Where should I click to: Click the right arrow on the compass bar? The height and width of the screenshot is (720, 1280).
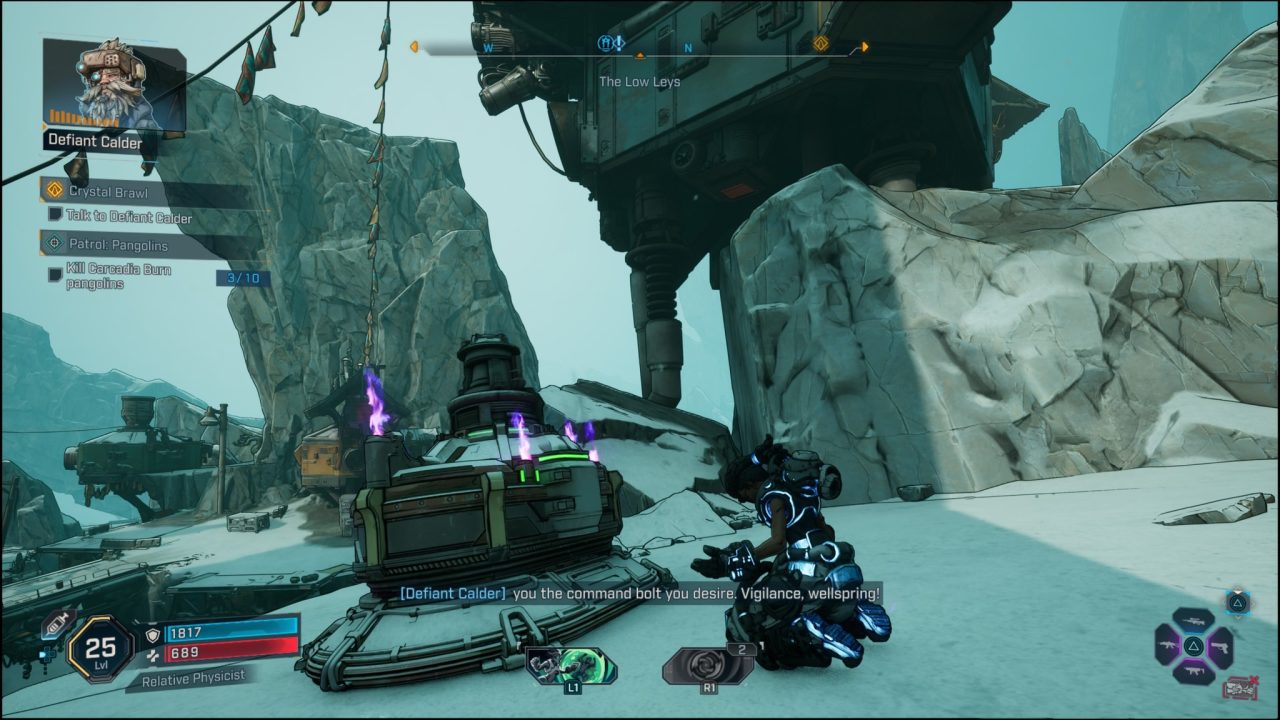pos(866,46)
